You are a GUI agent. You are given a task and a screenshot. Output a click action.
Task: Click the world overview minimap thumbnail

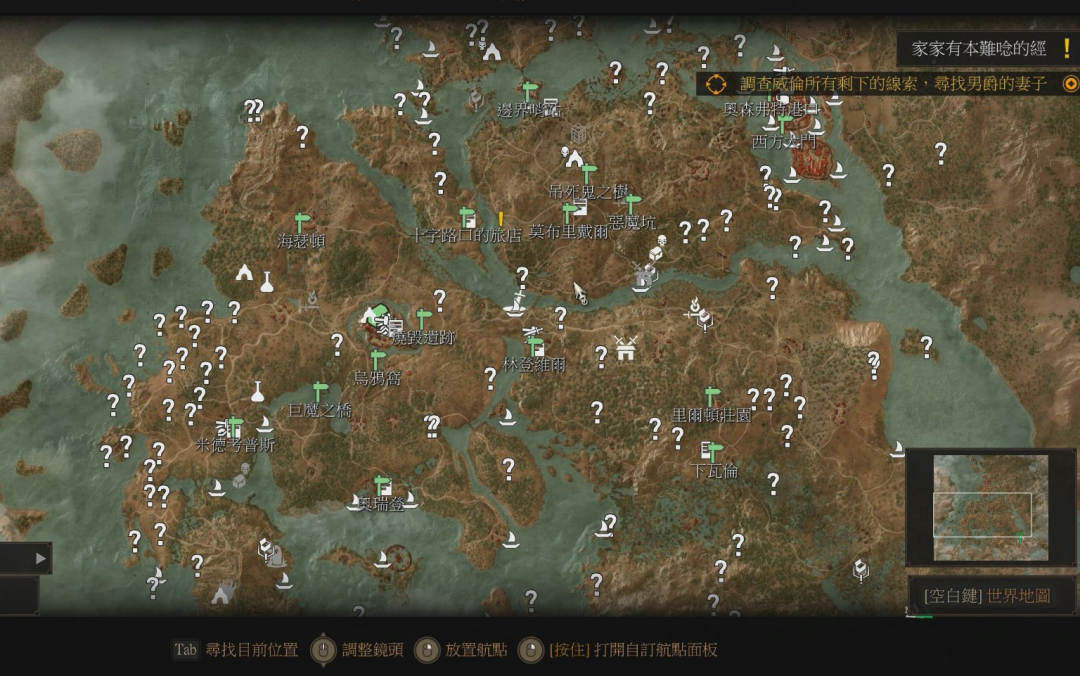click(x=991, y=507)
